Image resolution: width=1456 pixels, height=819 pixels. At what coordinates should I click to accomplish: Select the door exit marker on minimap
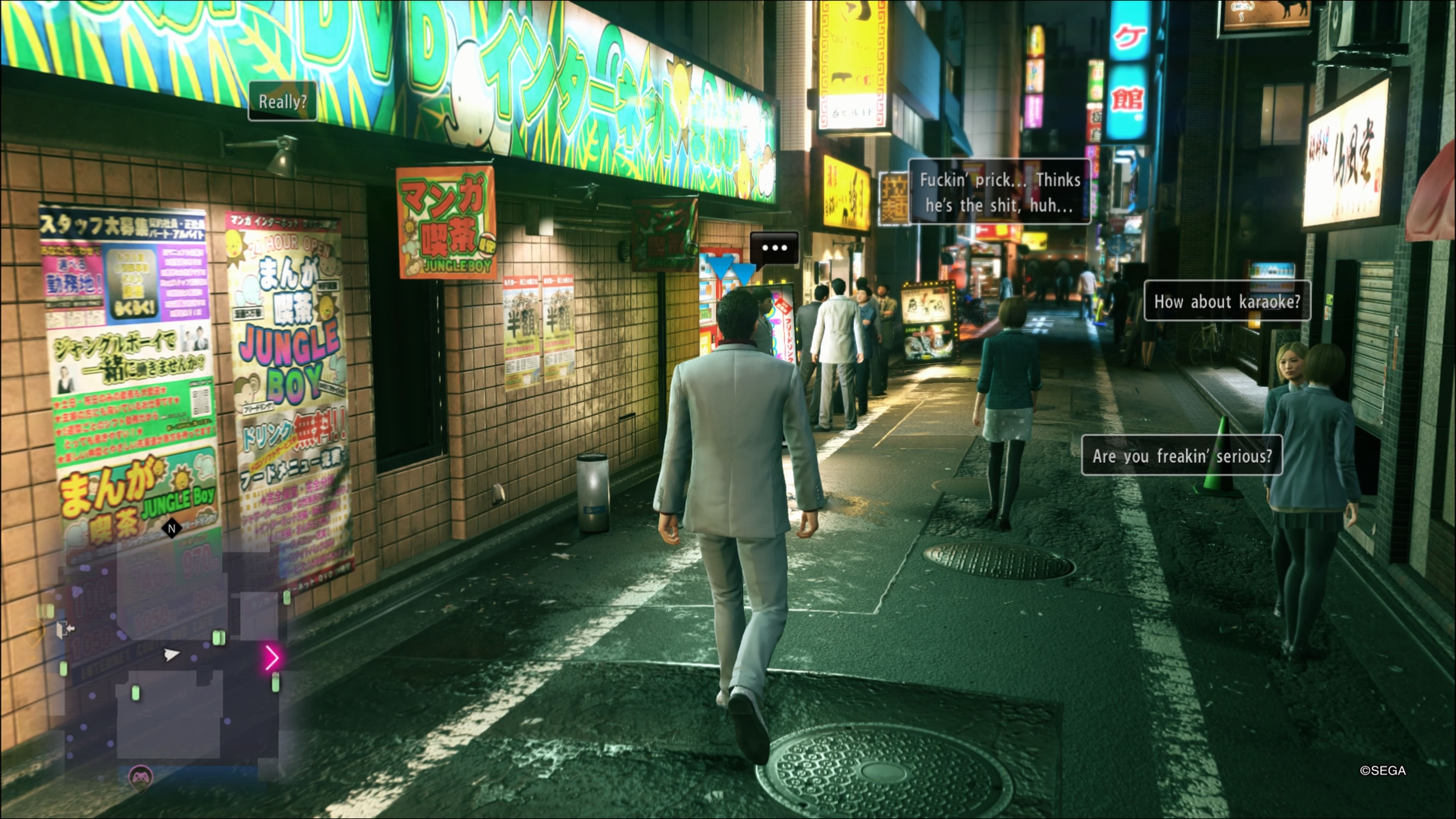coord(64,628)
